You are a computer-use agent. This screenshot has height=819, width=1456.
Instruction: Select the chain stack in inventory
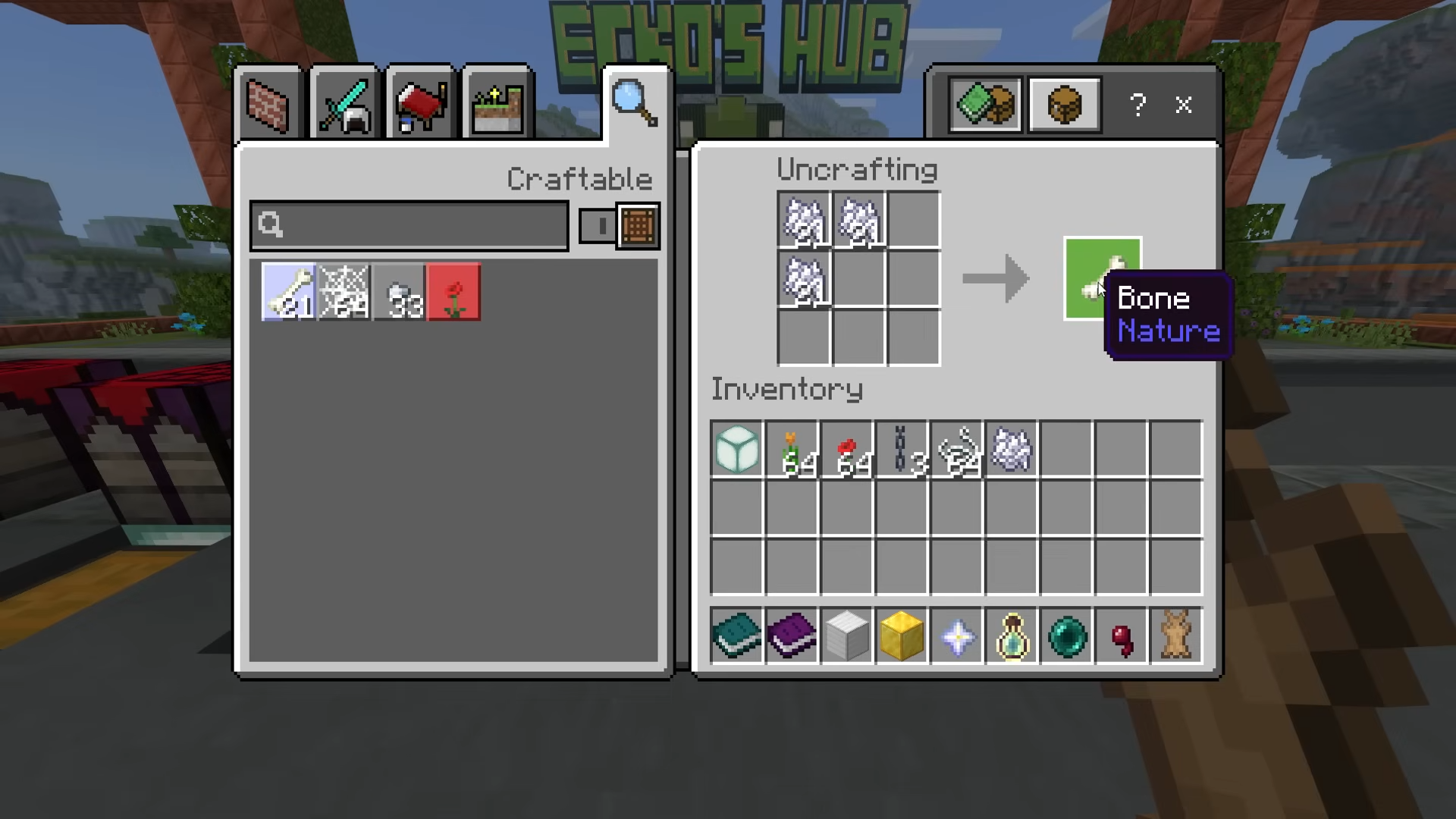pyautogui.click(x=902, y=450)
